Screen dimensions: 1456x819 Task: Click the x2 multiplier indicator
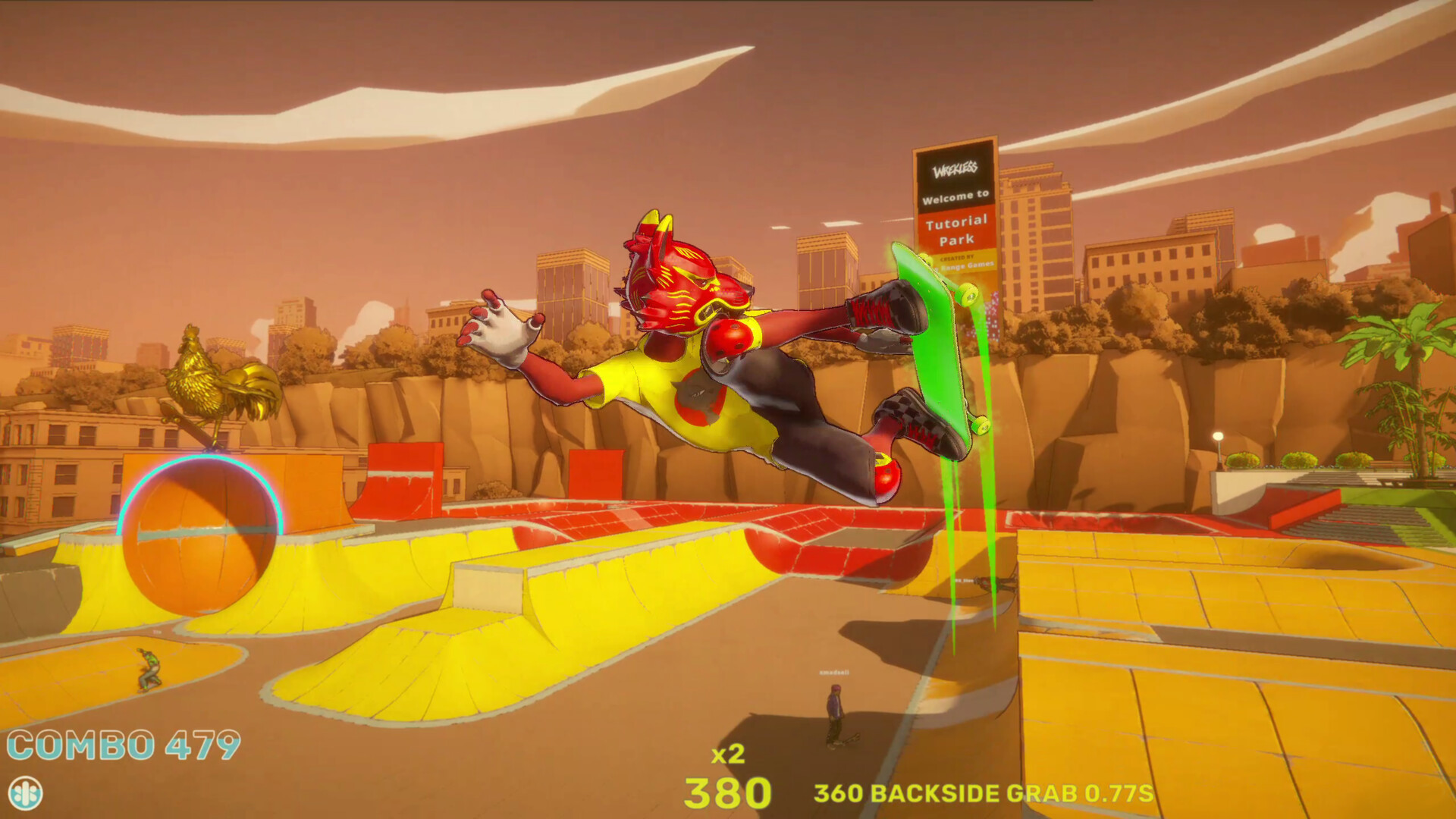pyautogui.click(x=730, y=754)
